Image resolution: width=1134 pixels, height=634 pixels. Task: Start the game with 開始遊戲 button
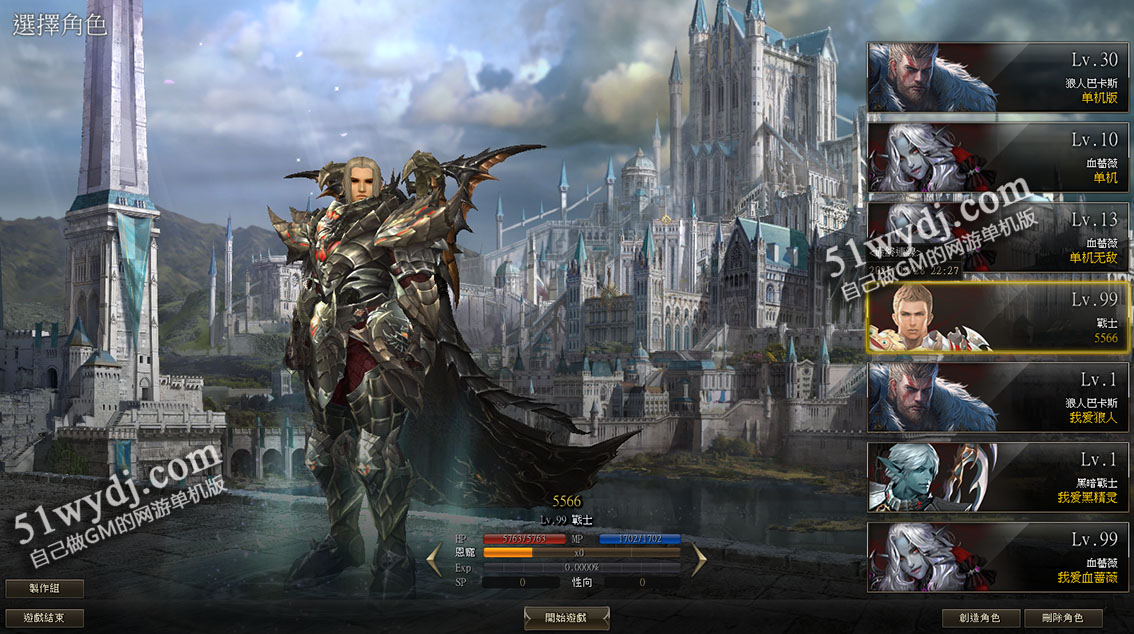(x=566, y=618)
